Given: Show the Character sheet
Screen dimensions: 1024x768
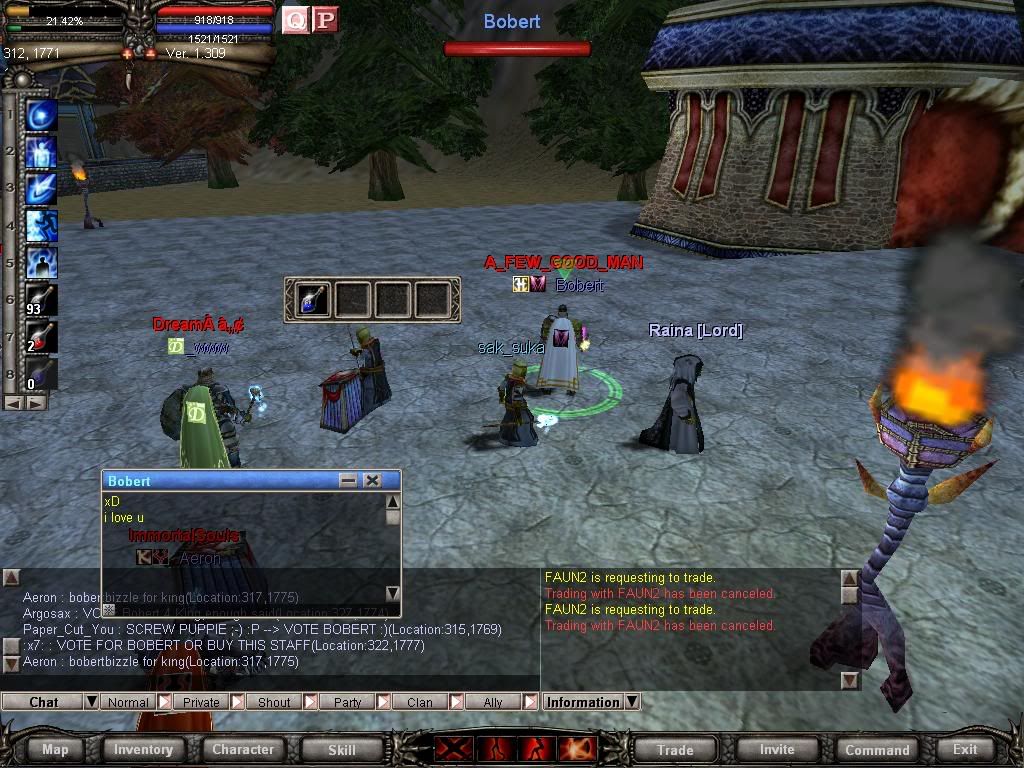Looking at the screenshot, I should coord(242,749).
